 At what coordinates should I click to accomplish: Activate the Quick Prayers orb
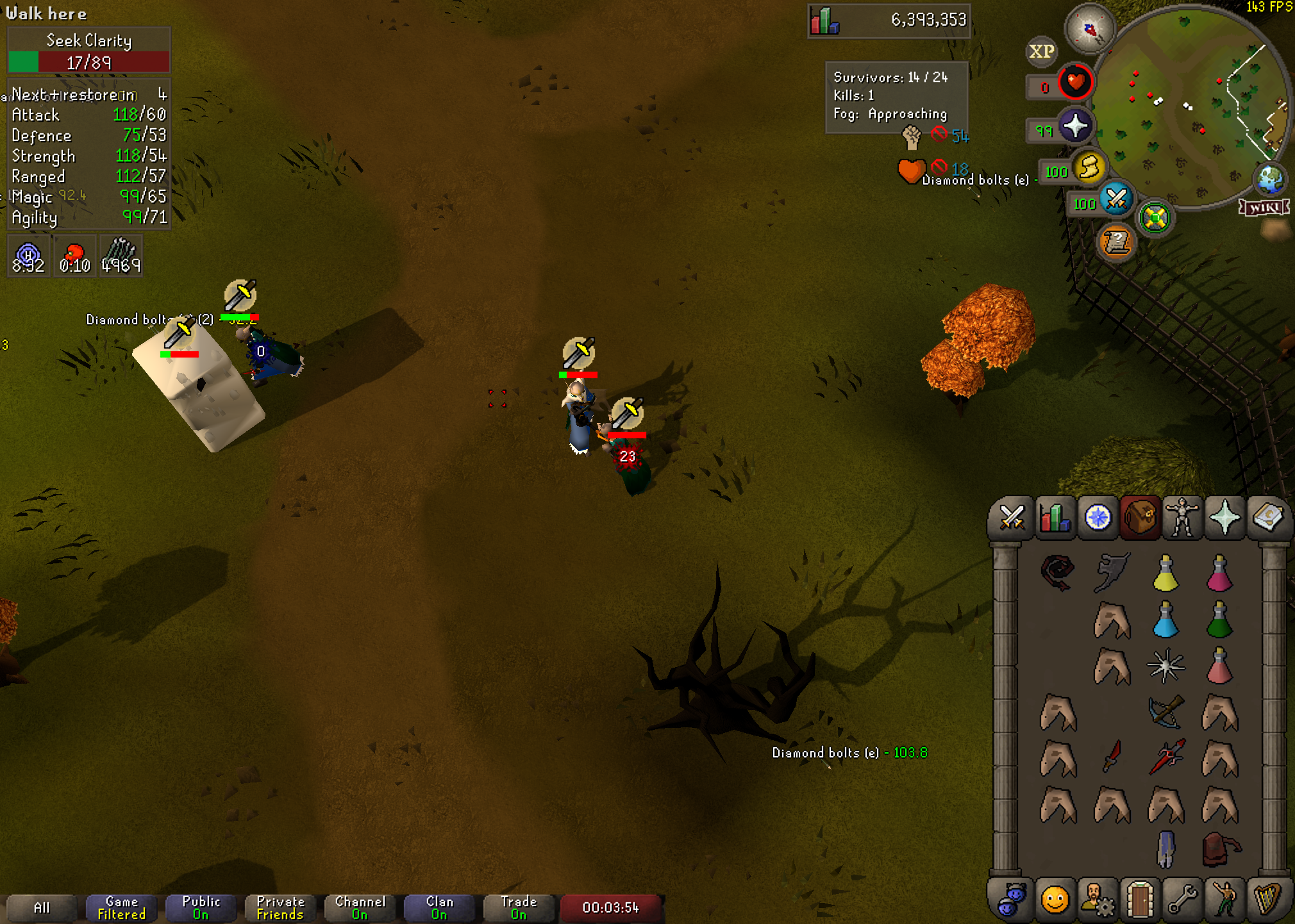pyautogui.click(x=1075, y=126)
